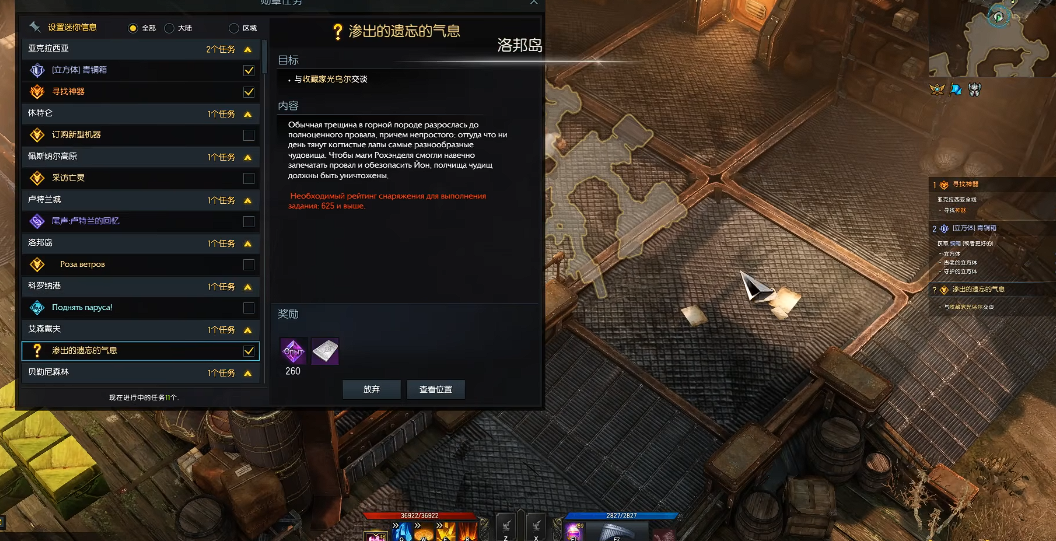
Task: Select the 全部 filter radio button
Action: pos(133,28)
